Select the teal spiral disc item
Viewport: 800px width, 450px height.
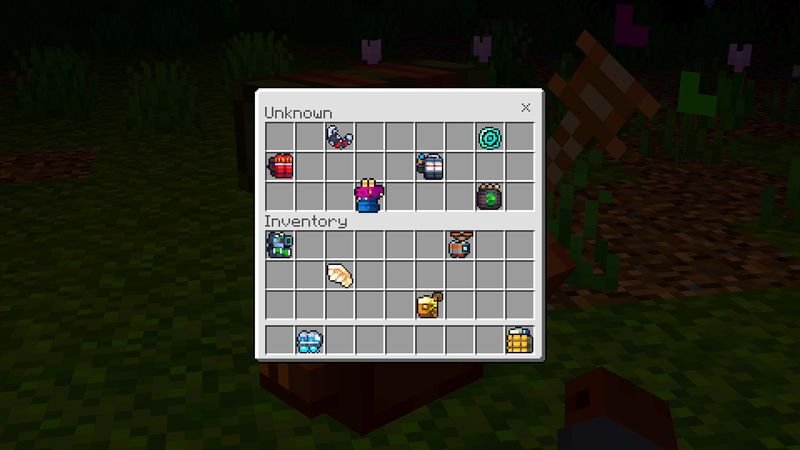[x=490, y=136]
